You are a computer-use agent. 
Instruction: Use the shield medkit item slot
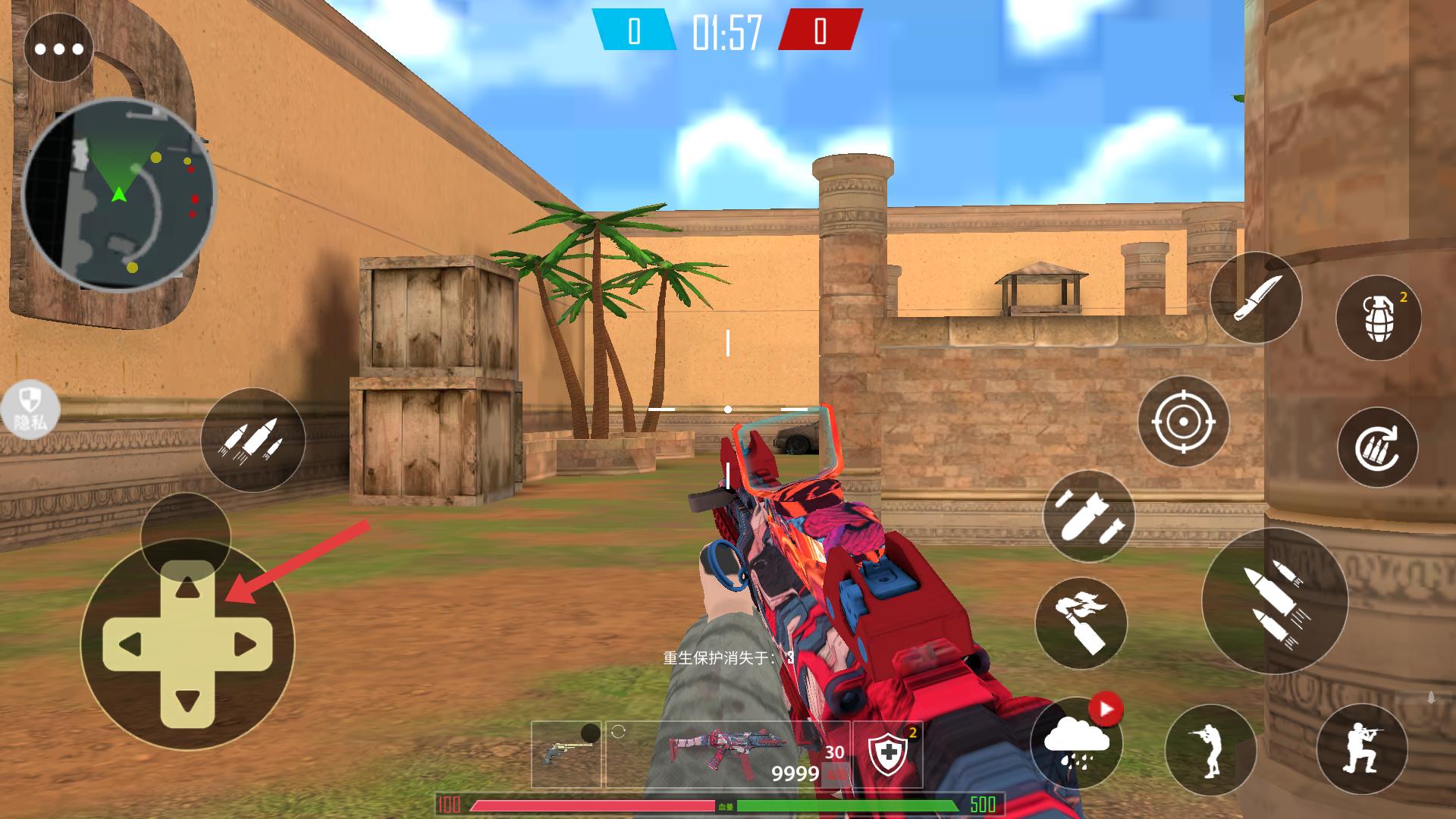click(x=887, y=754)
